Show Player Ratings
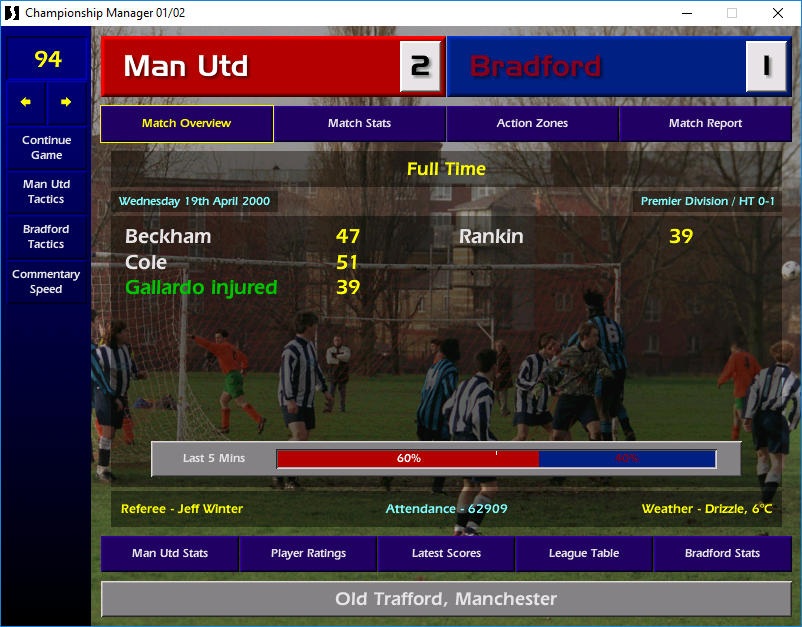The image size is (802, 627). [308, 553]
